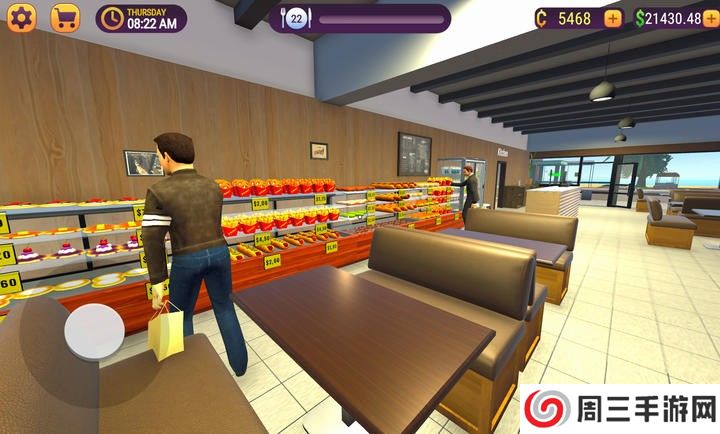Open the gear settings menu
This screenshot has width=720, height=434.
click(21, 18)
